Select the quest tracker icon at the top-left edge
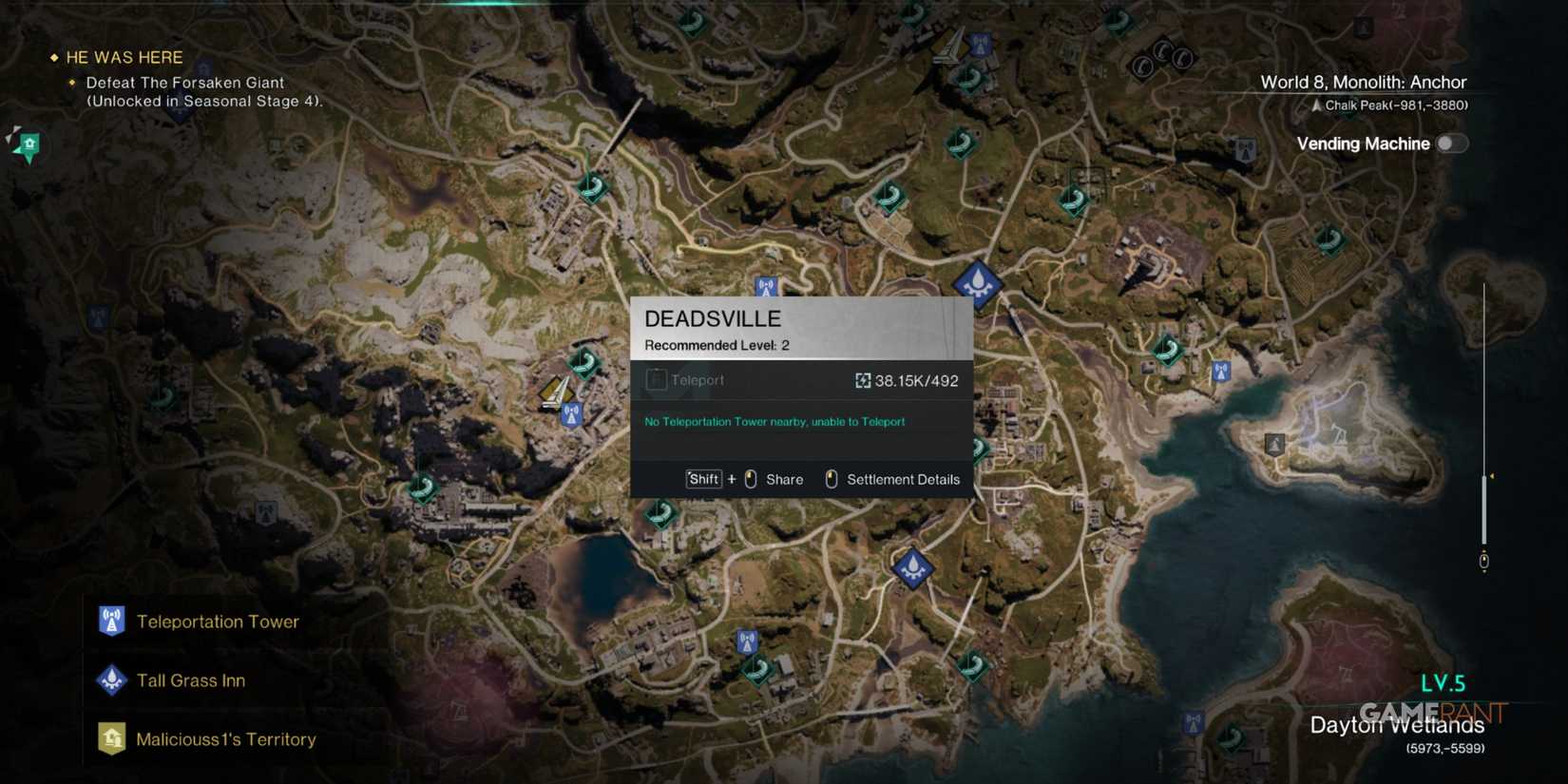The width and height of the screenshot is (1568, 784). point(27,144)
